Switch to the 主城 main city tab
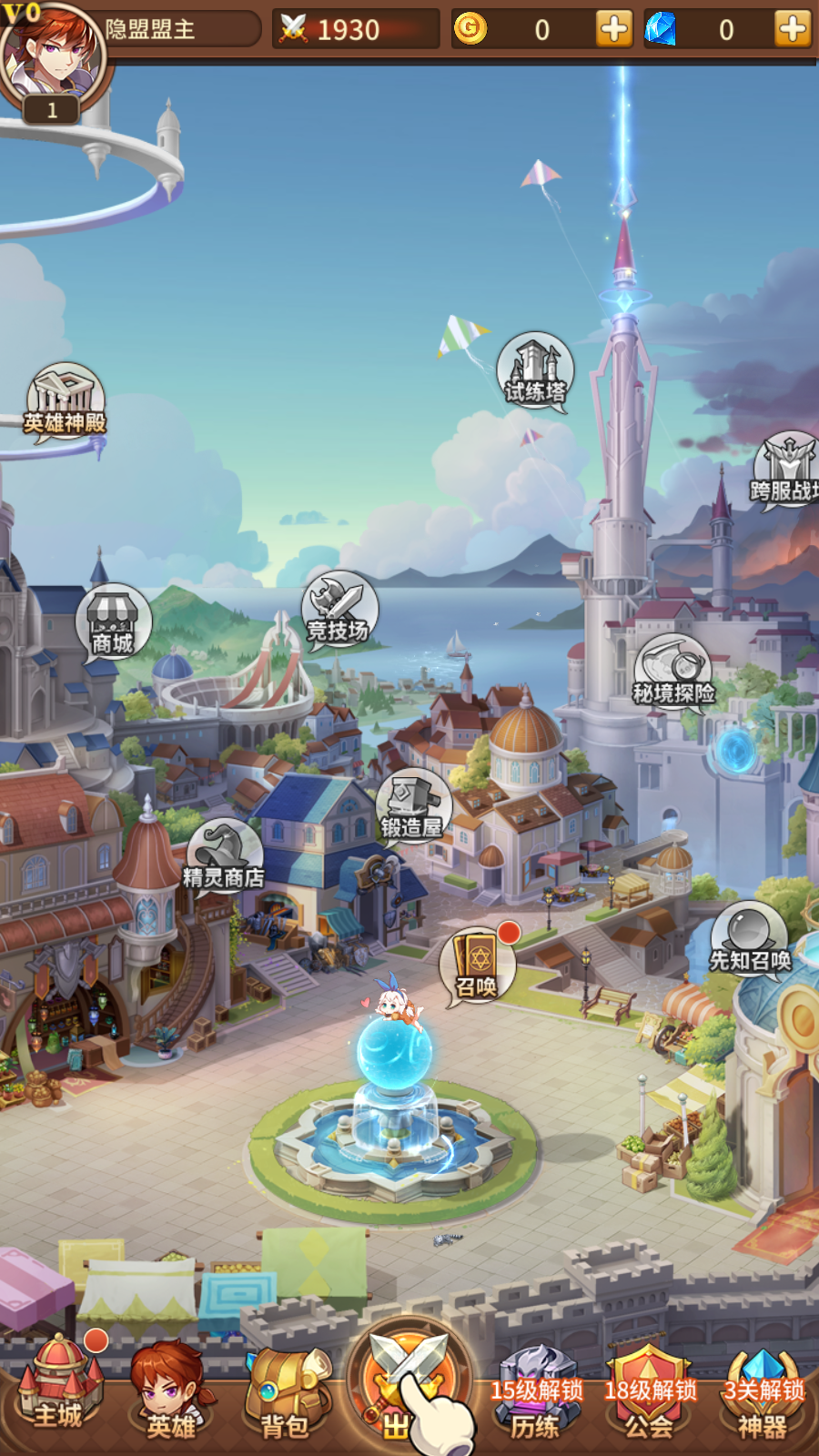The width and height of the screenshot is (819, 1456). [x=59, y=1388]
